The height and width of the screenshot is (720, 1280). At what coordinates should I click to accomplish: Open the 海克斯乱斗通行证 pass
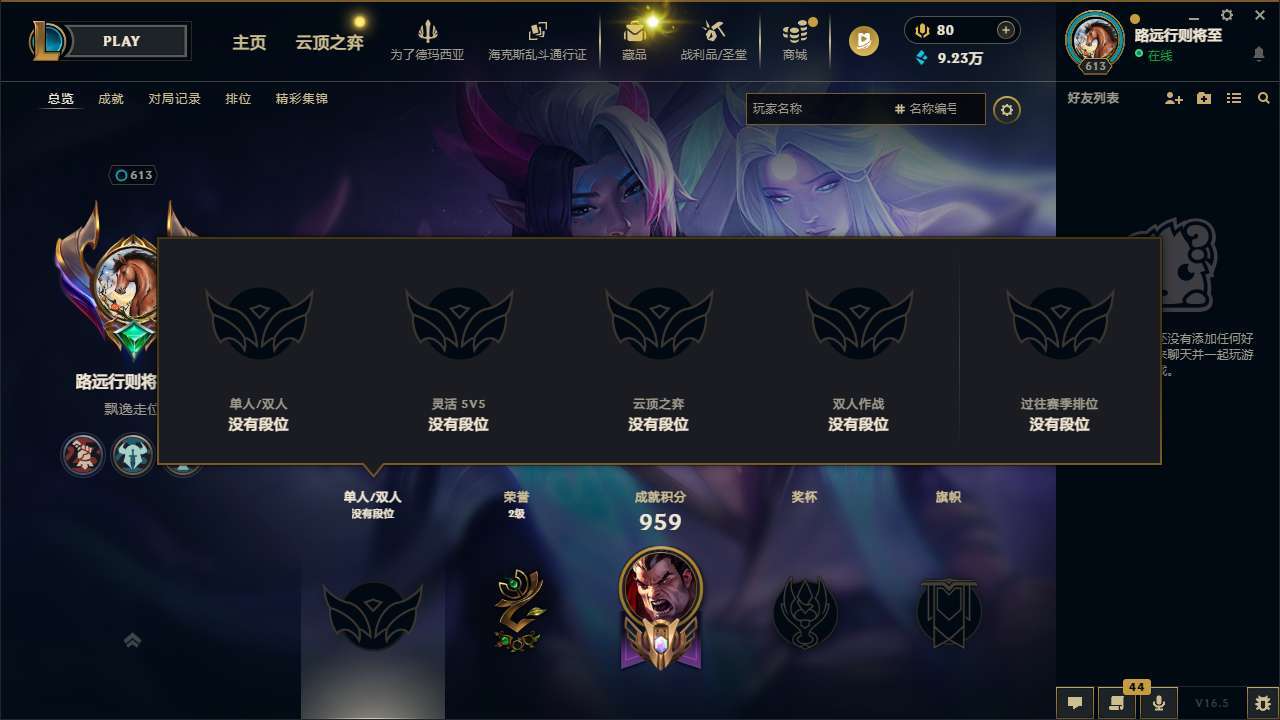(537, 40)
